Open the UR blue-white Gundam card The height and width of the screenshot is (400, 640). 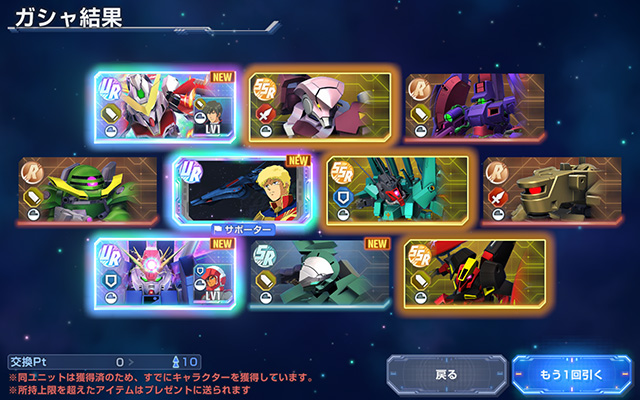click(162, 272)
